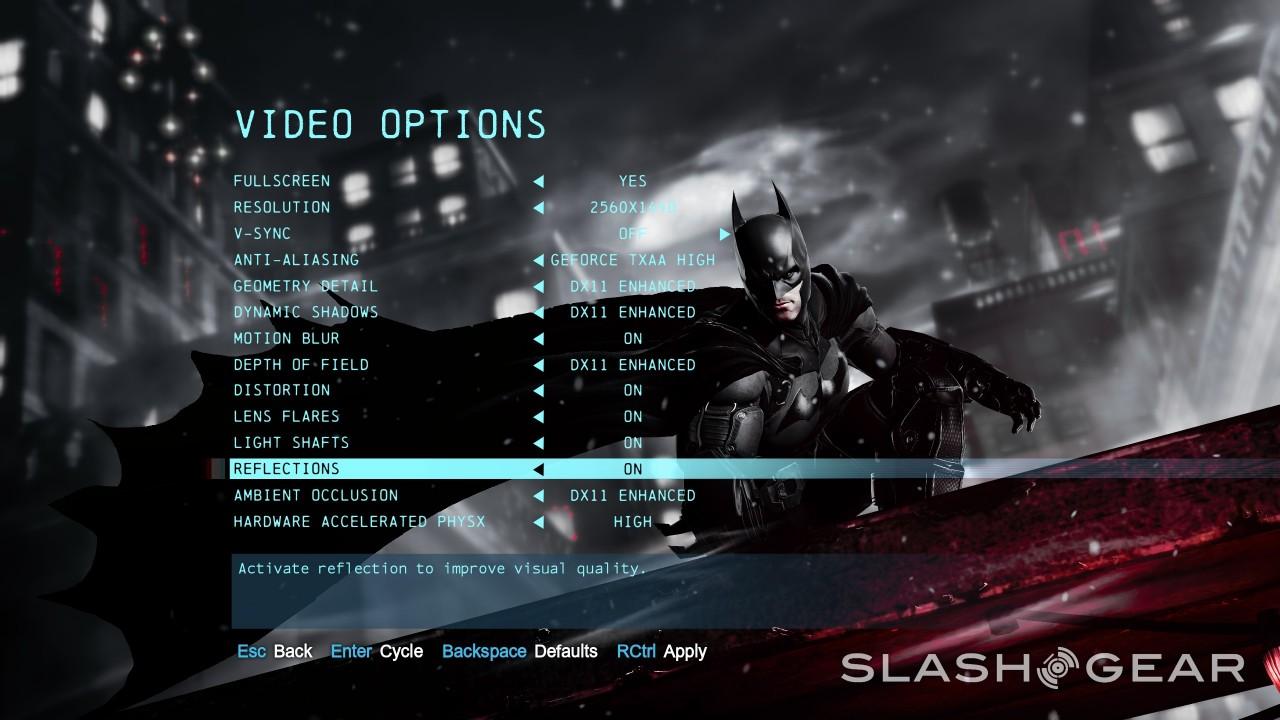The image size is (1280, 720).
Task: Click the left arrow beside DEPTH OF FIELD
Action: pos(540,364)
